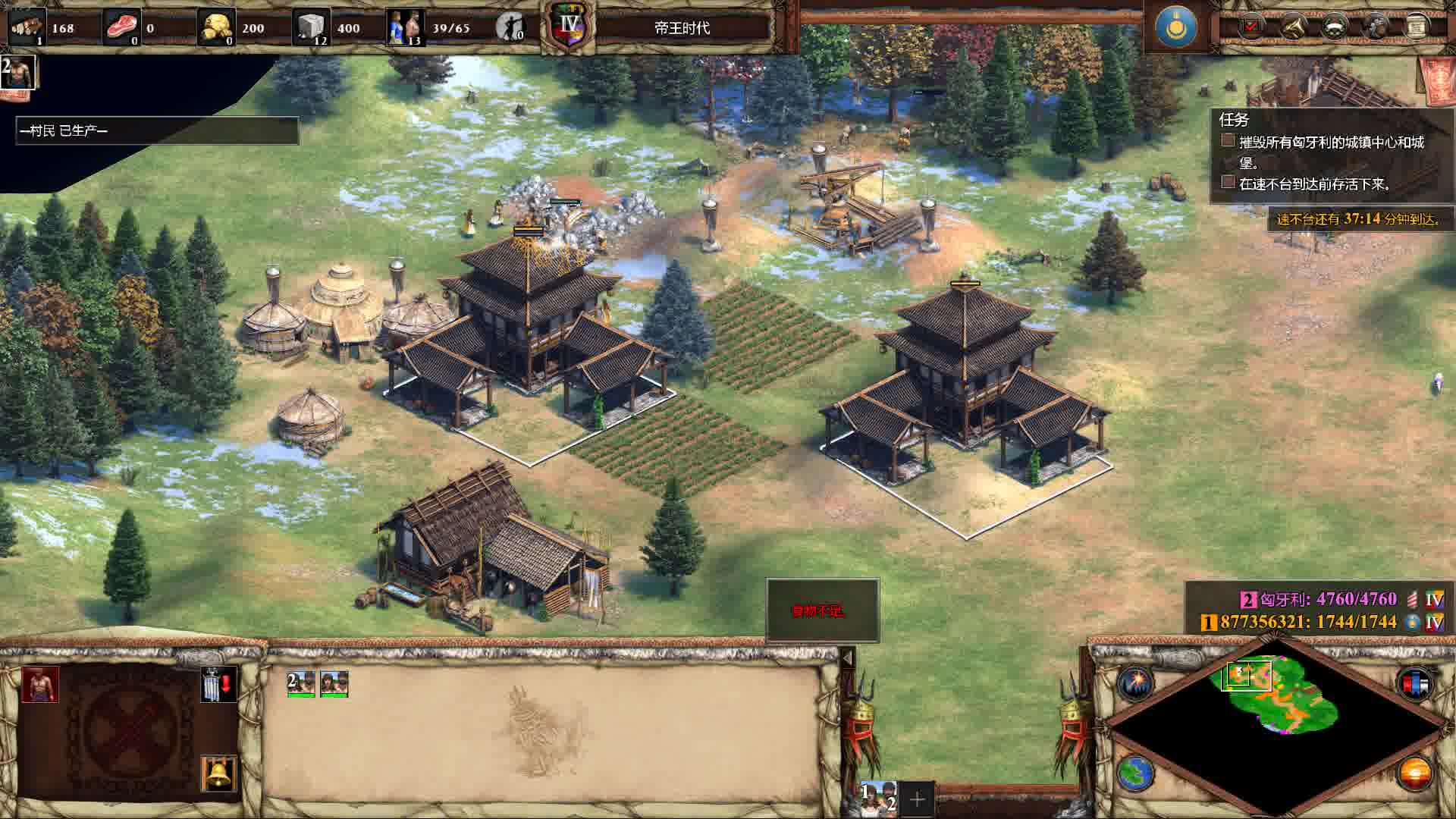The height and width of the screenshot is (819, 1456).
Task: Open the game menu scroll icon
Action: click(x=1416, y=27)
